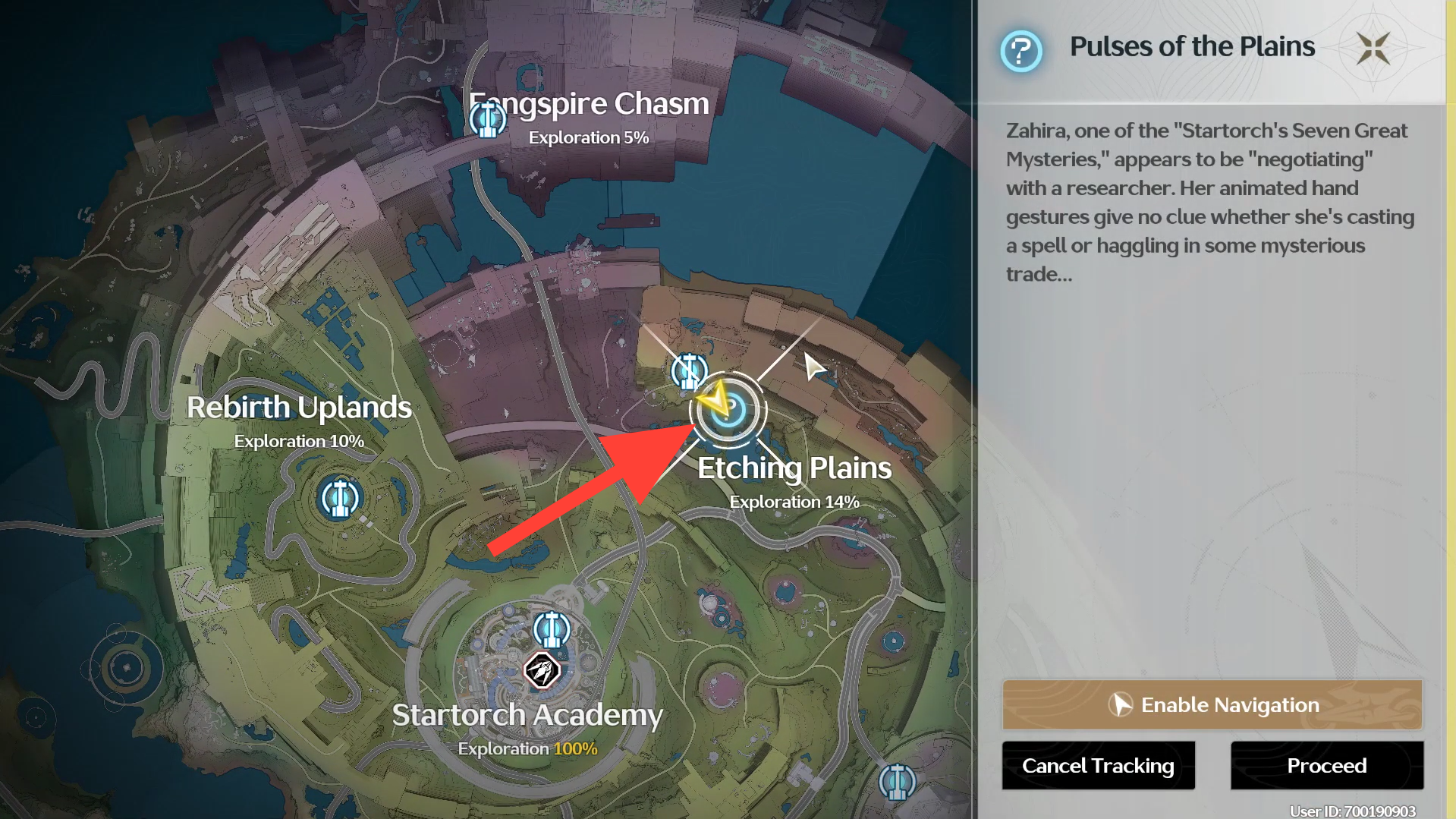
Task: Select the tracked quest marker on the map
Action: pyautogui.click(x=728, y=410)
